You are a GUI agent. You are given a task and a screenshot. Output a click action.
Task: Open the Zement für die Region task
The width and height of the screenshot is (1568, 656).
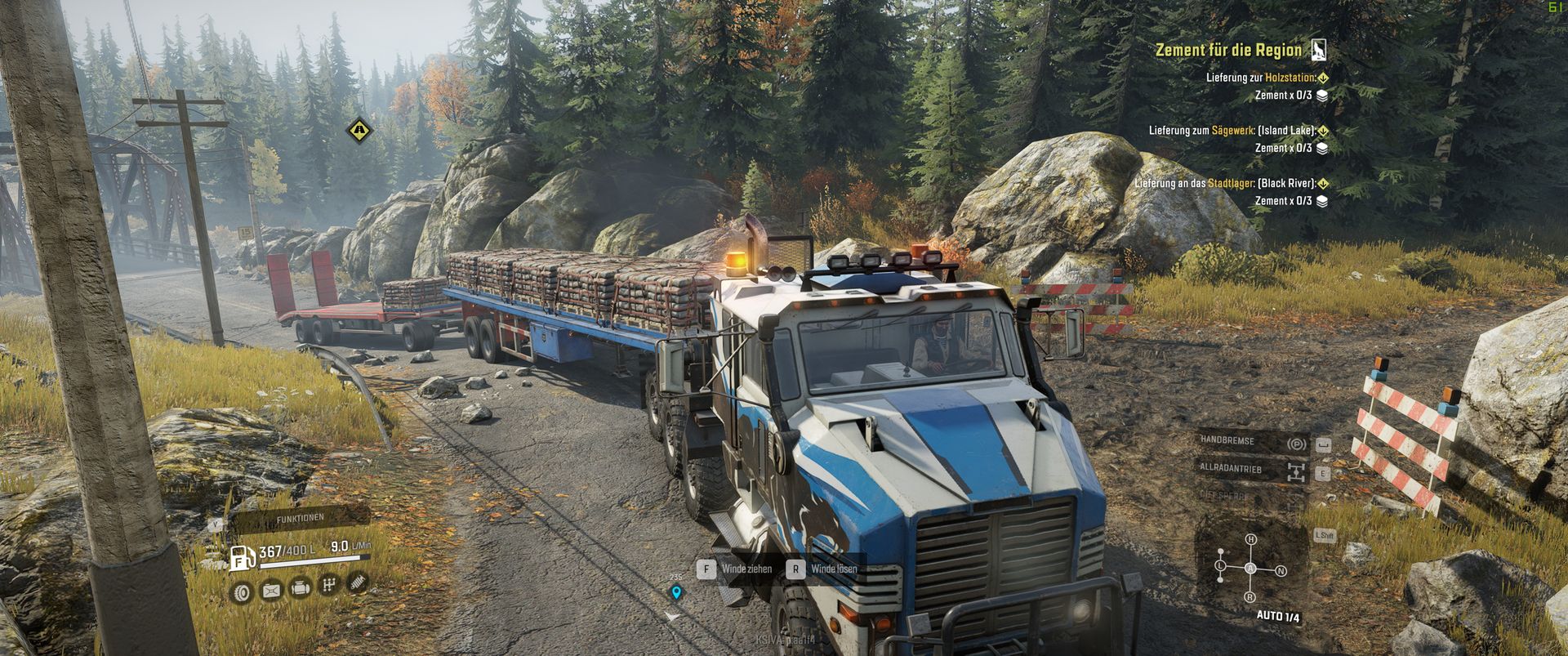[1227, 50]
